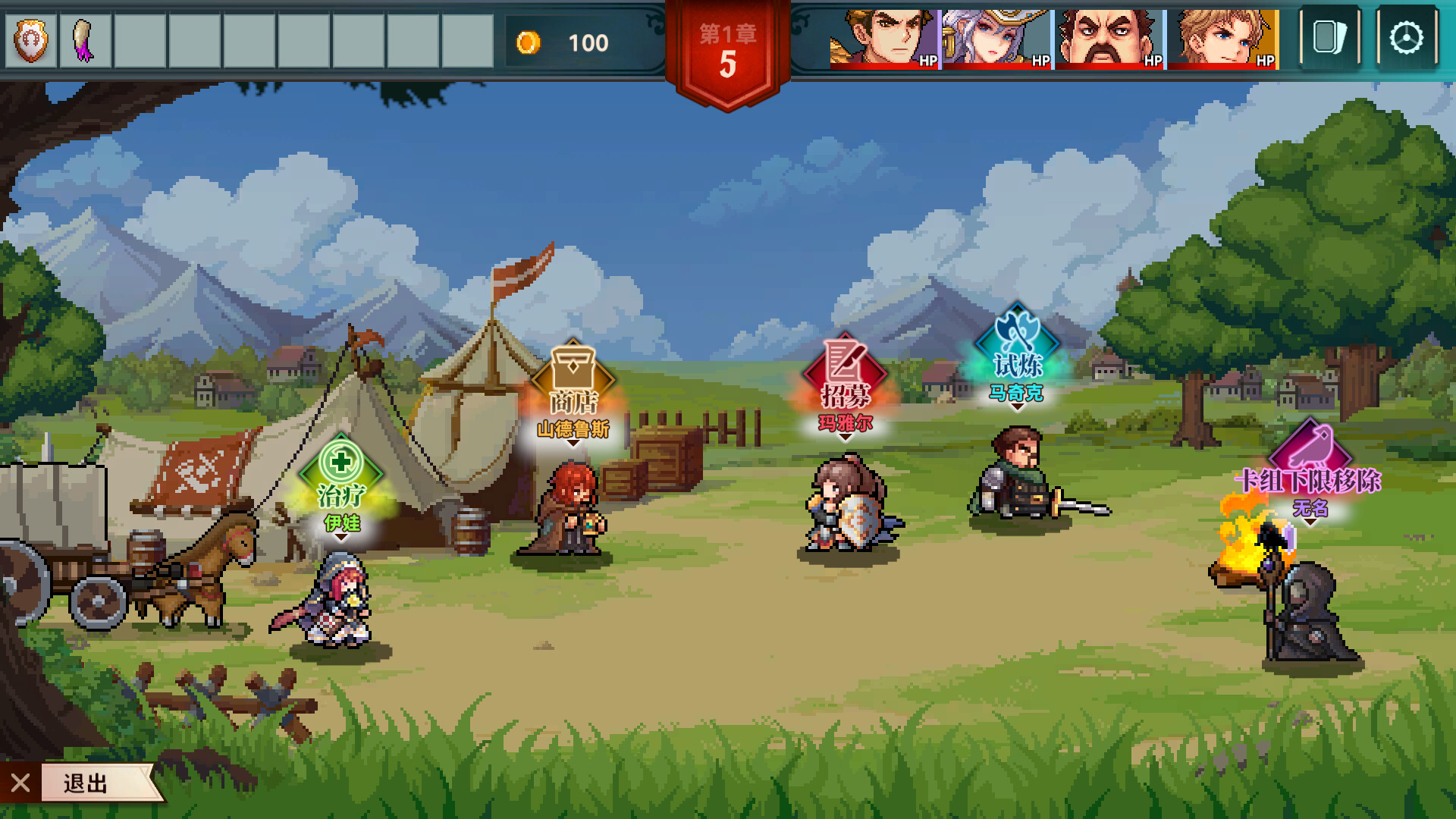Open the settings gear menu
This screenshot has width=1456, height=819.
(1407, 38)
